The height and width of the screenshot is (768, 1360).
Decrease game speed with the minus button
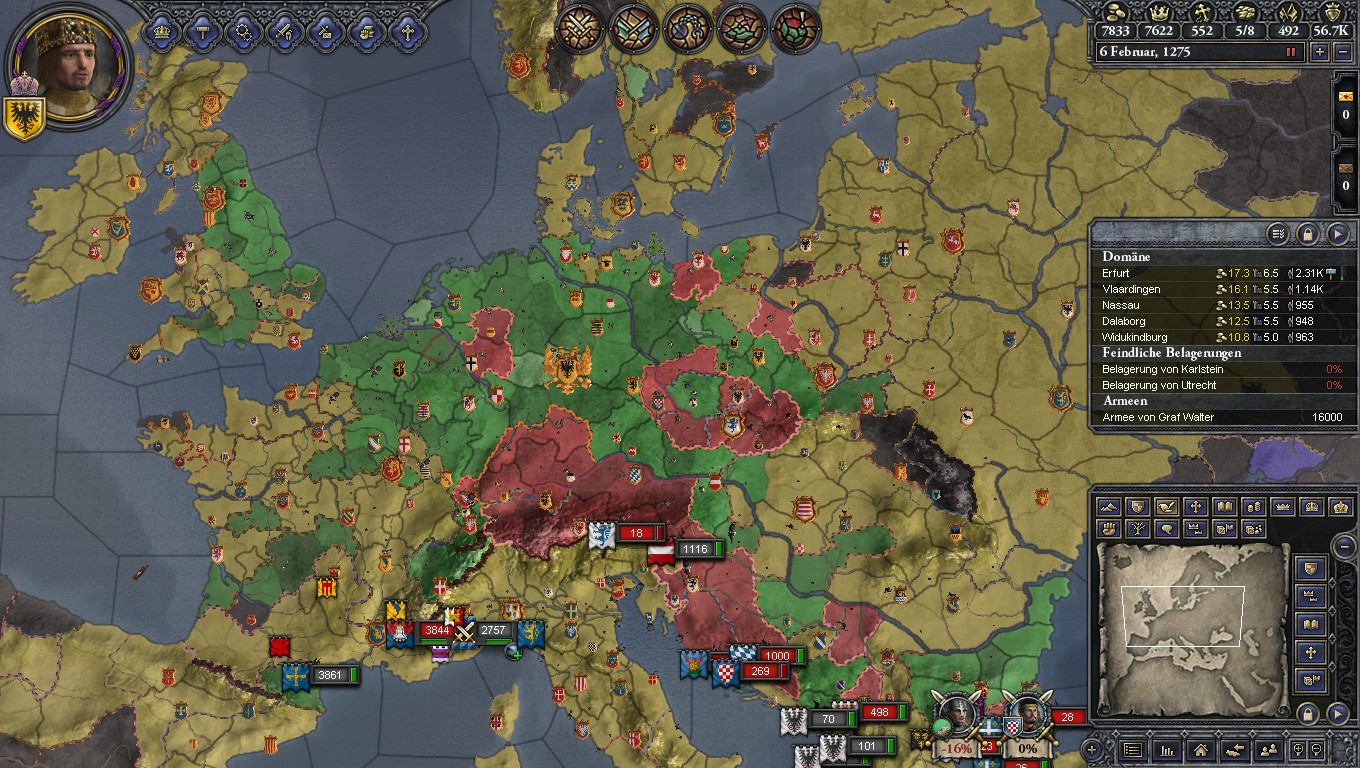[x=1342, y=52]
